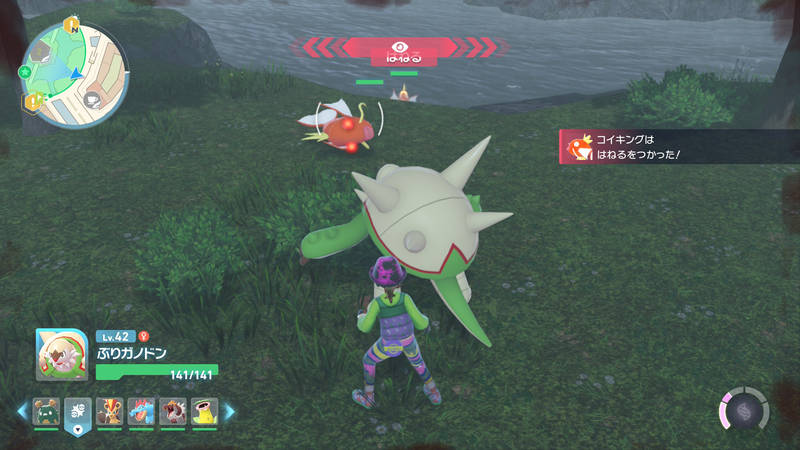Select the Magikarp battle log notification
800x450 pixels.
pos(680,147)
